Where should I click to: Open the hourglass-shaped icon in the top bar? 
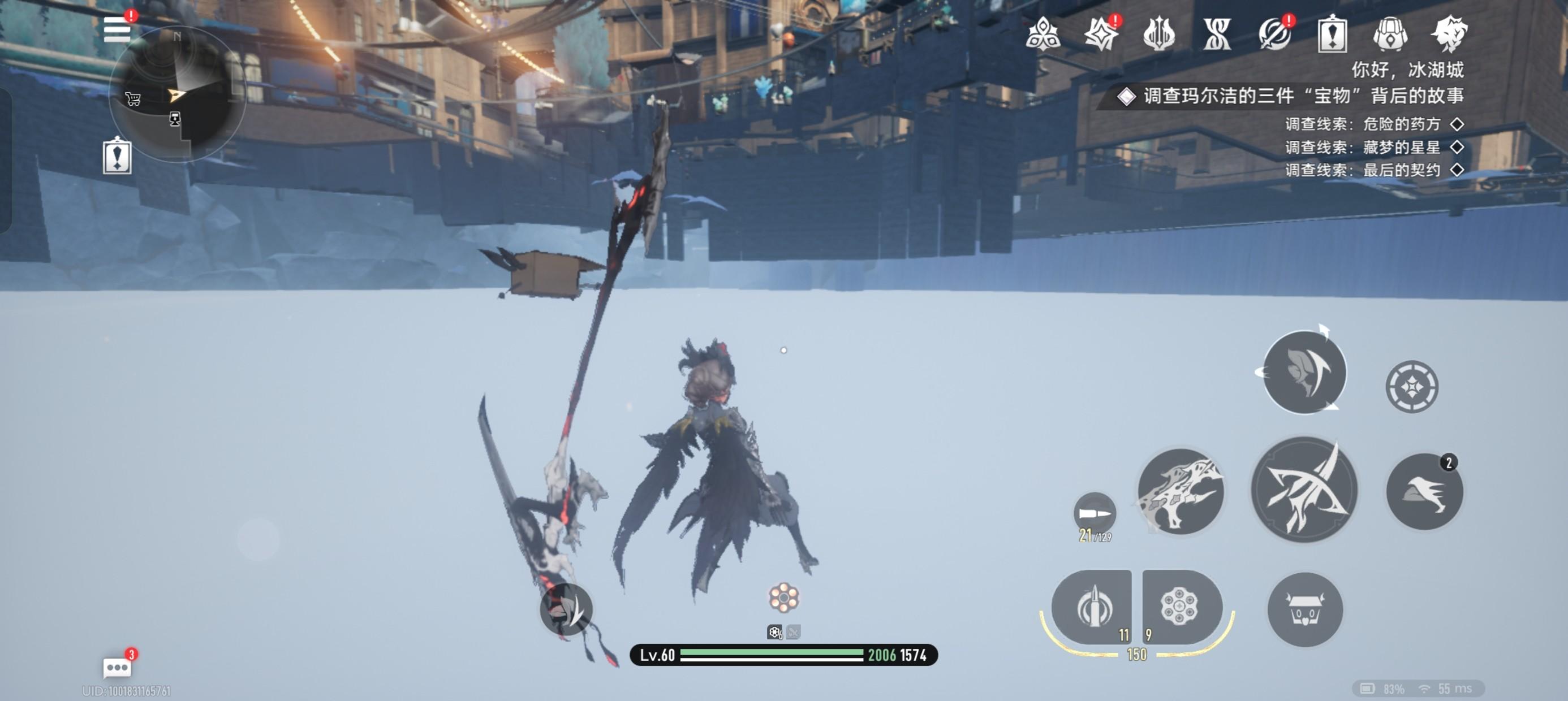click(1217, 33)
